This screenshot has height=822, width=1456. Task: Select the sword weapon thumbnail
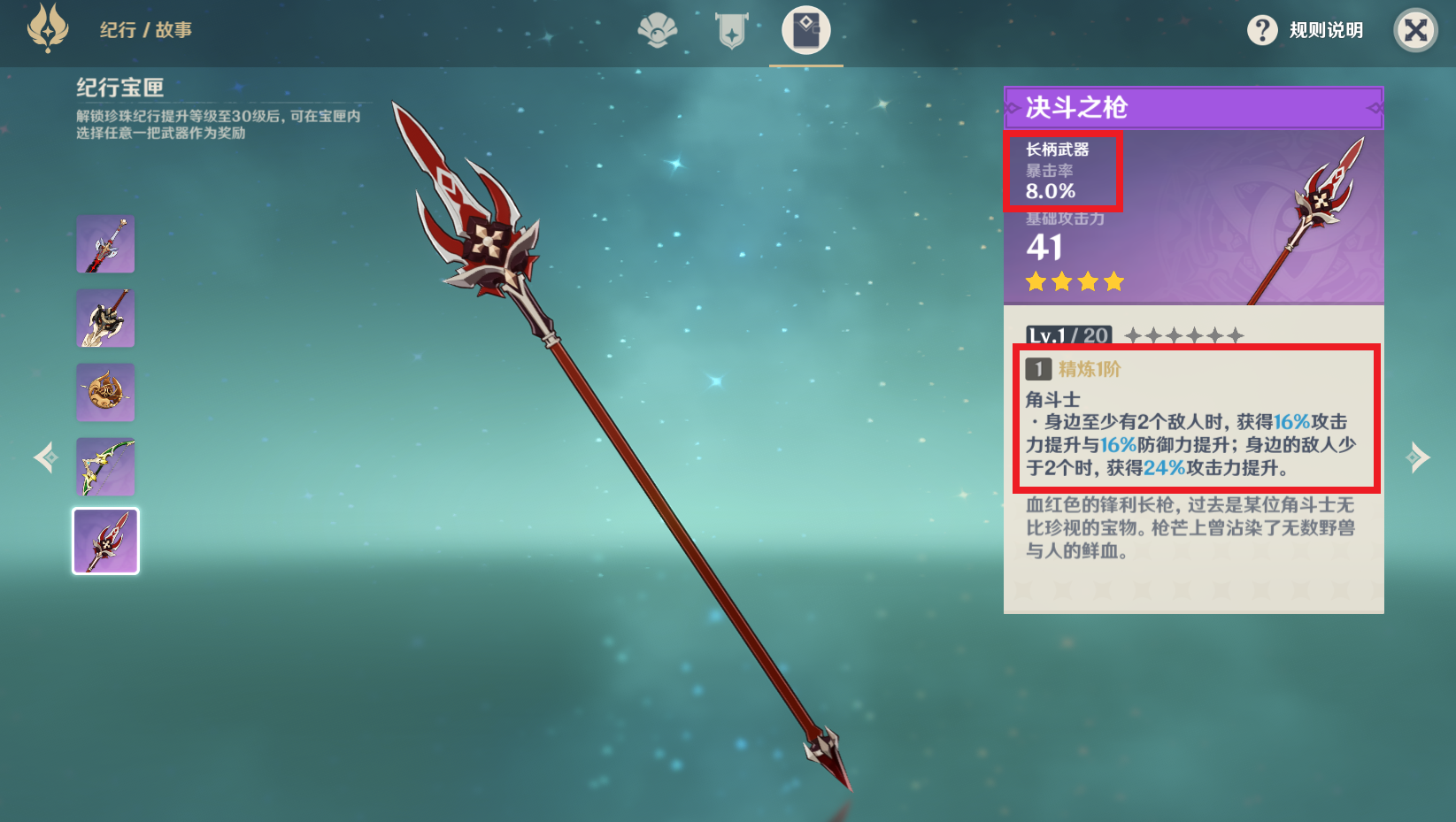tap(105, 244)
